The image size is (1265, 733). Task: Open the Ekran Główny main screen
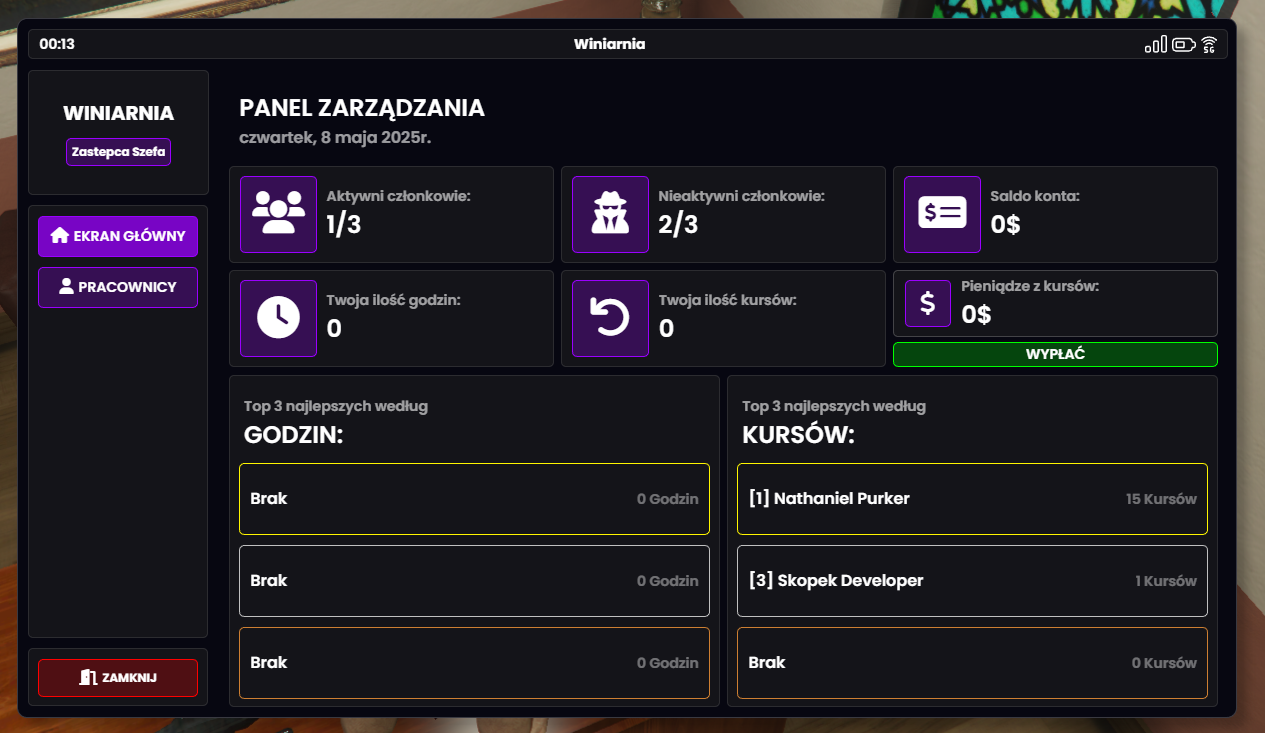coord(118,236)
